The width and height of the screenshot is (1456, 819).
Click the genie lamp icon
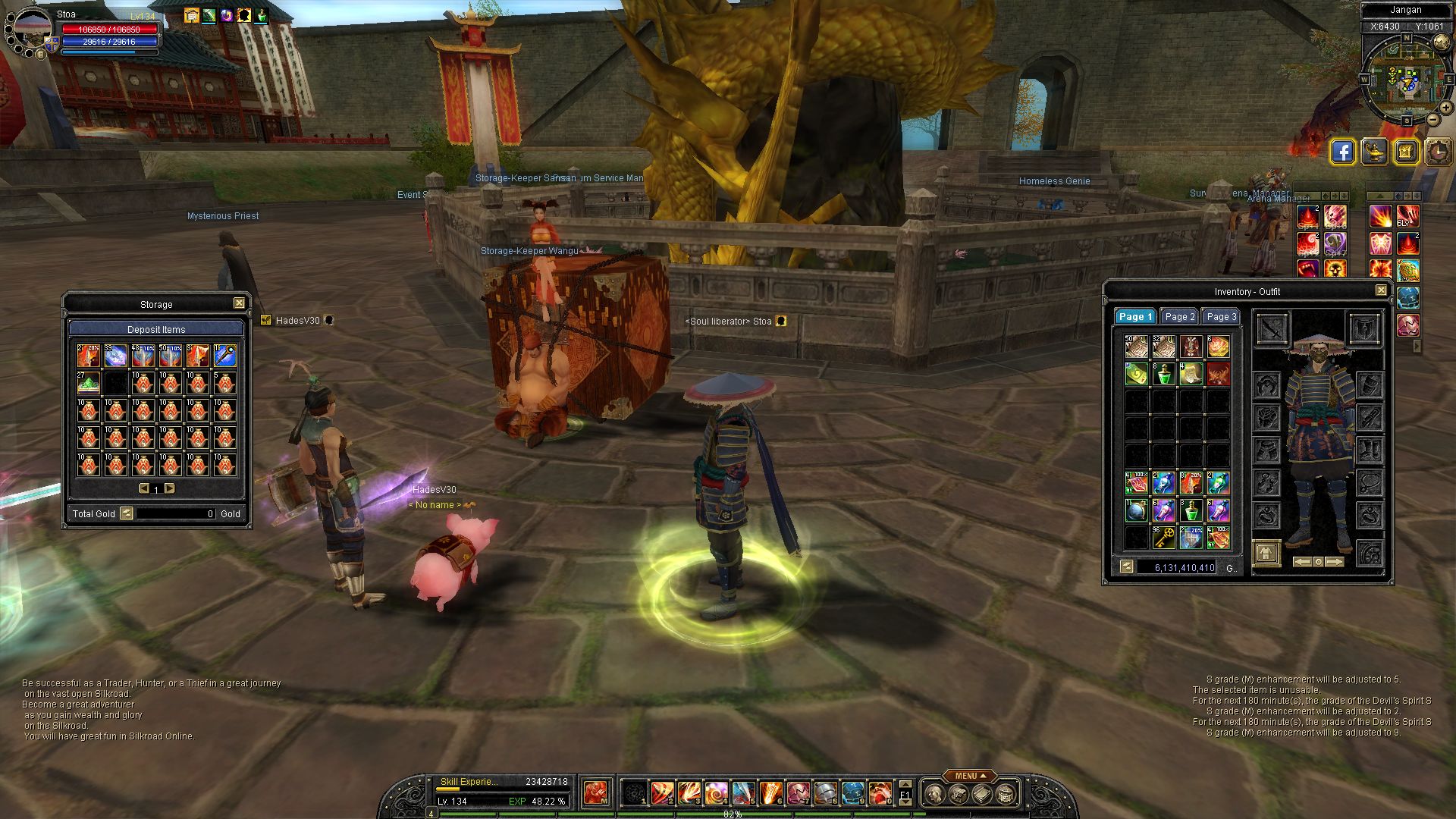pyautogui.click(x=1374, y=152)
